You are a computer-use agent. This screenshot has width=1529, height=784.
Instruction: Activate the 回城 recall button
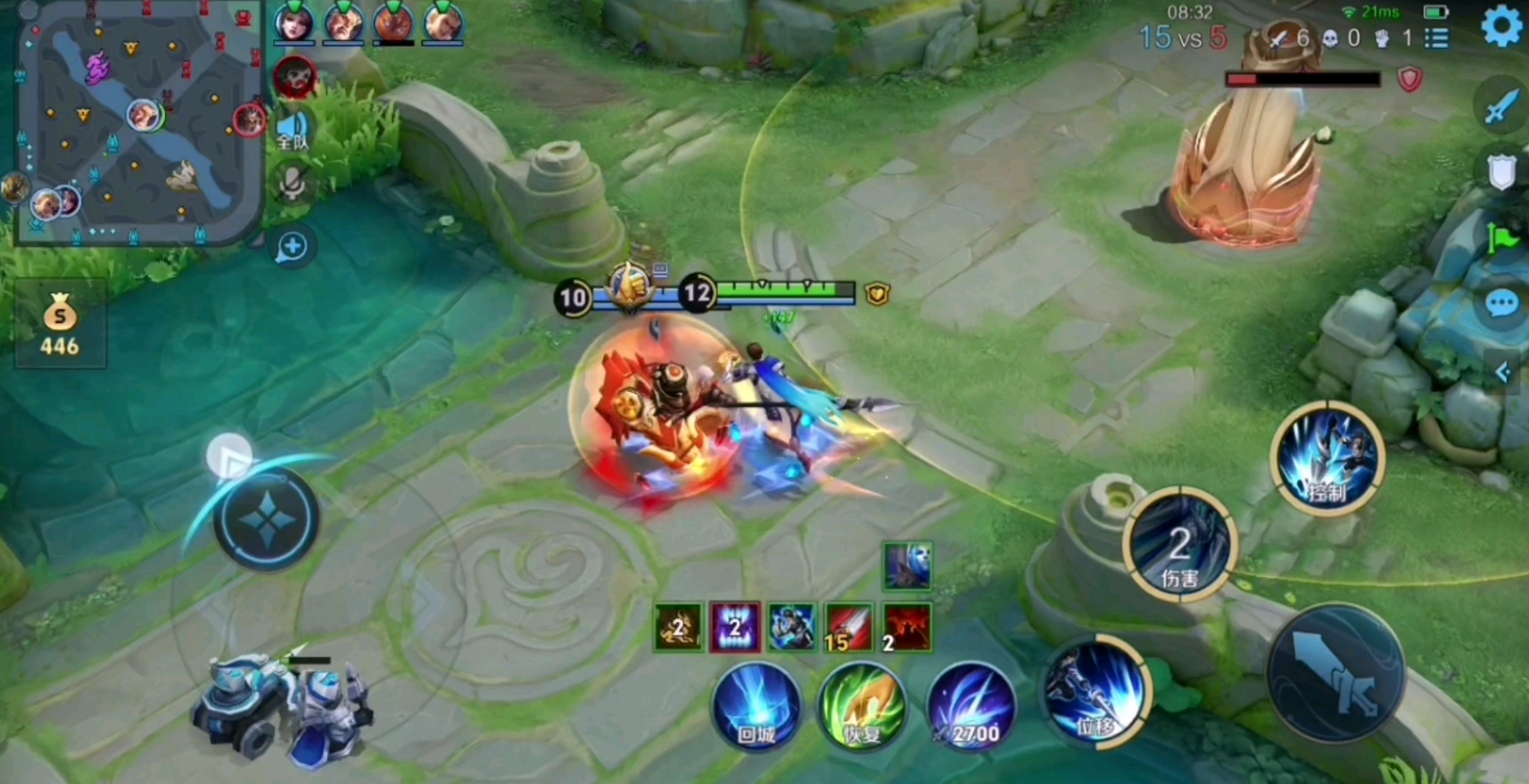(756, 706)
